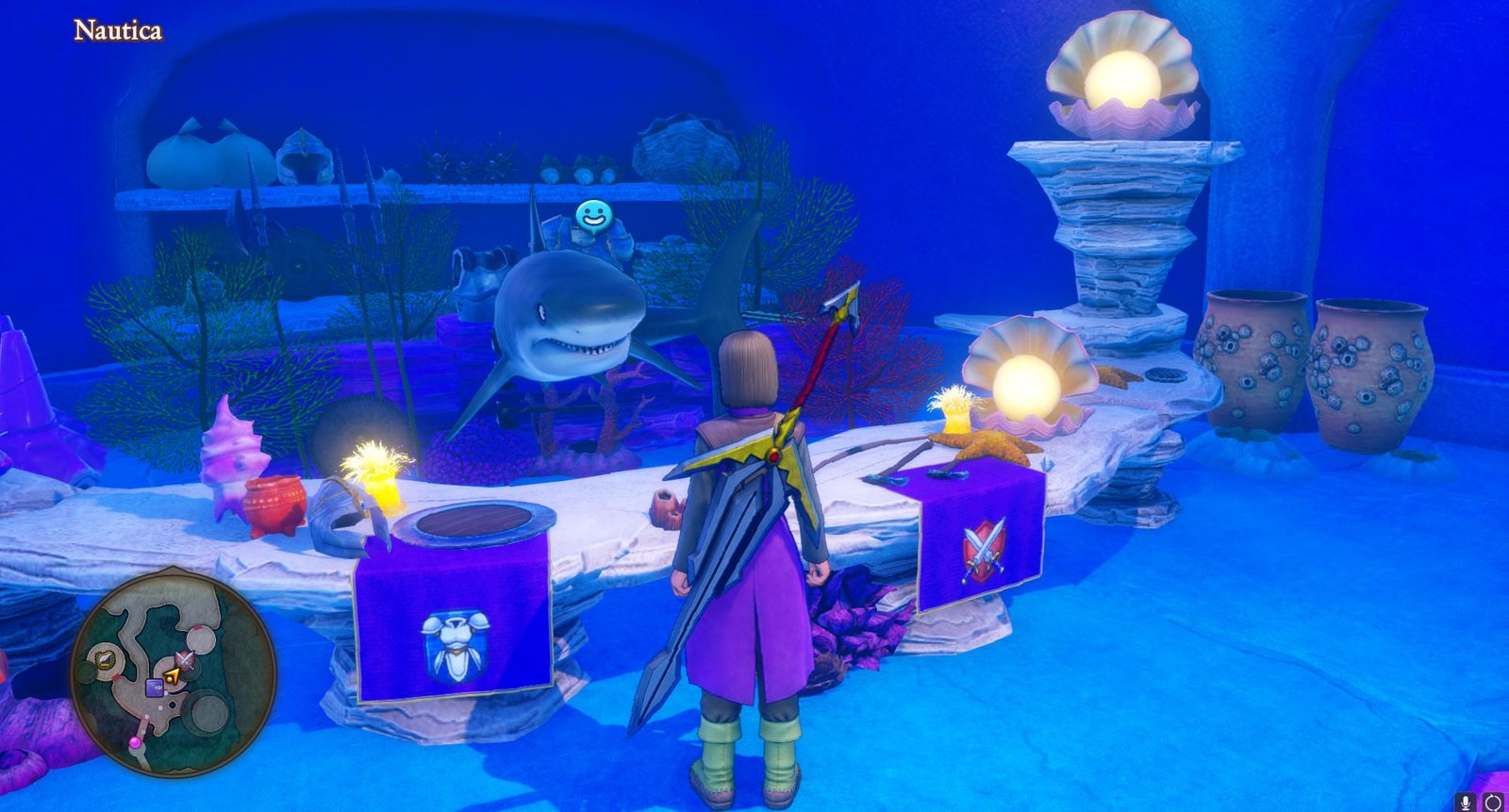Open the circular minimap of Nautica
This screenshot has width=1509, height=812.
tap(174, 671)
